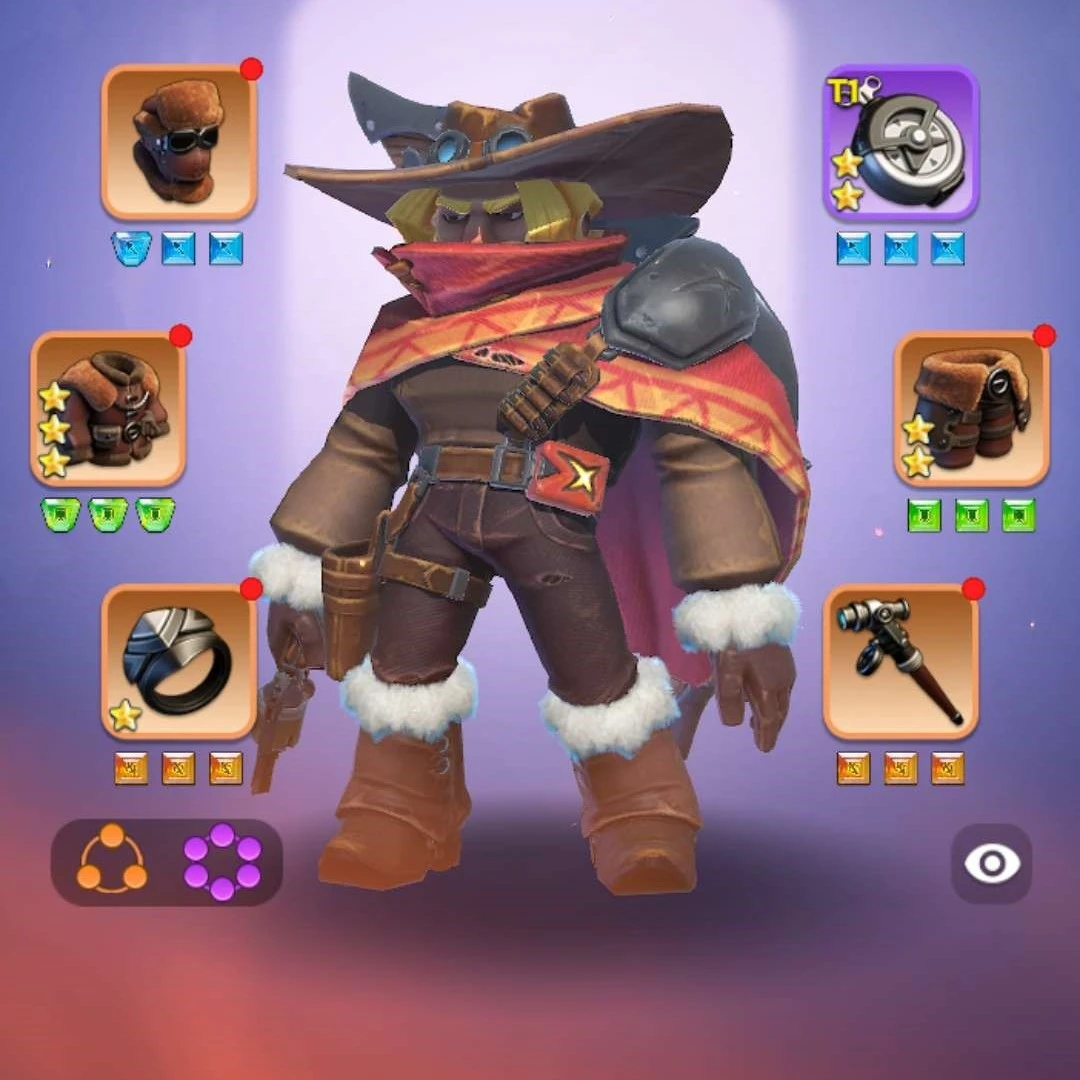Open the brown leather jacket equipment slot
This screenshot has height=1080, width=1080.
109,409
